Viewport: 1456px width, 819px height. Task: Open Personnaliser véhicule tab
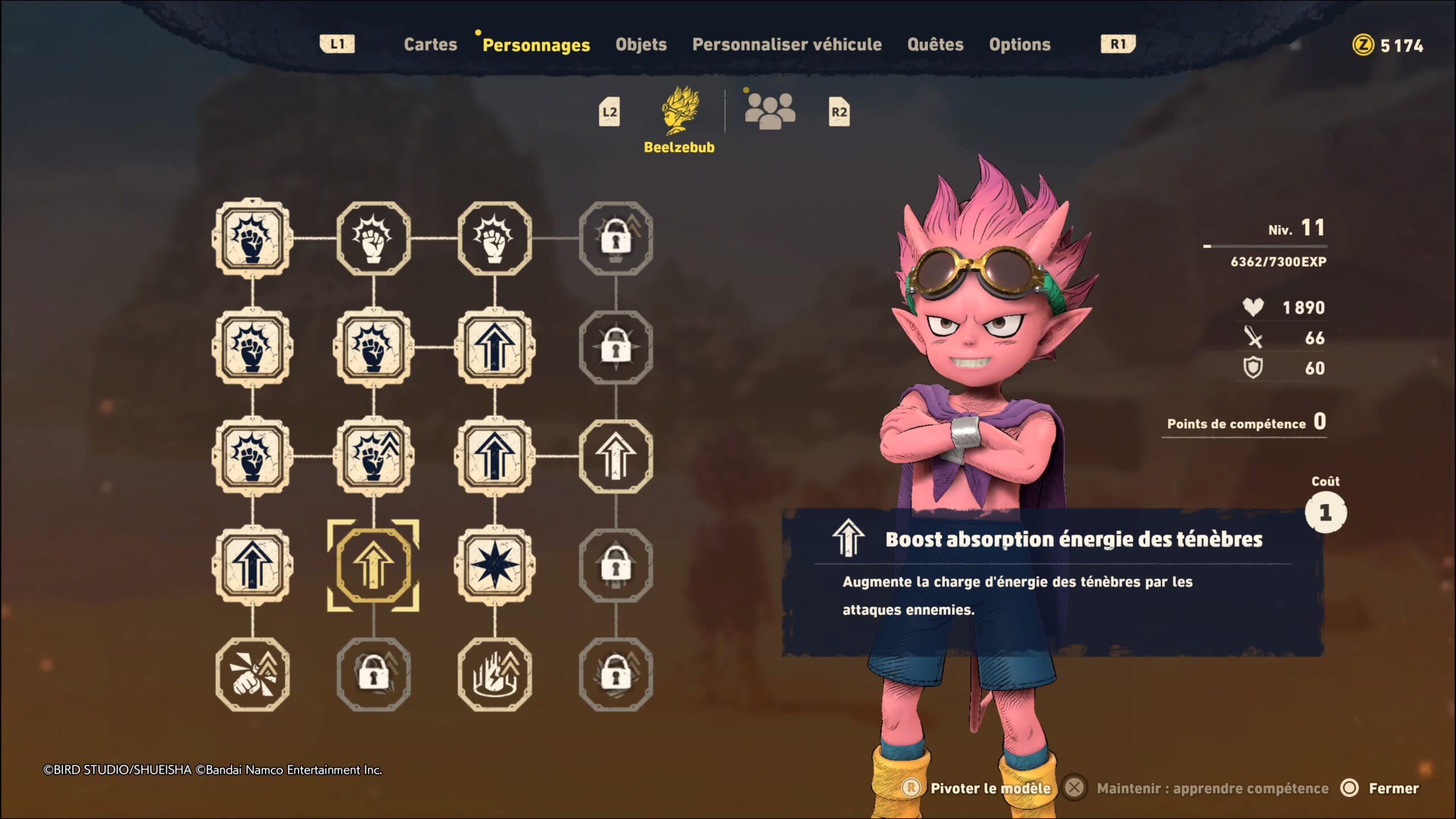787,44
